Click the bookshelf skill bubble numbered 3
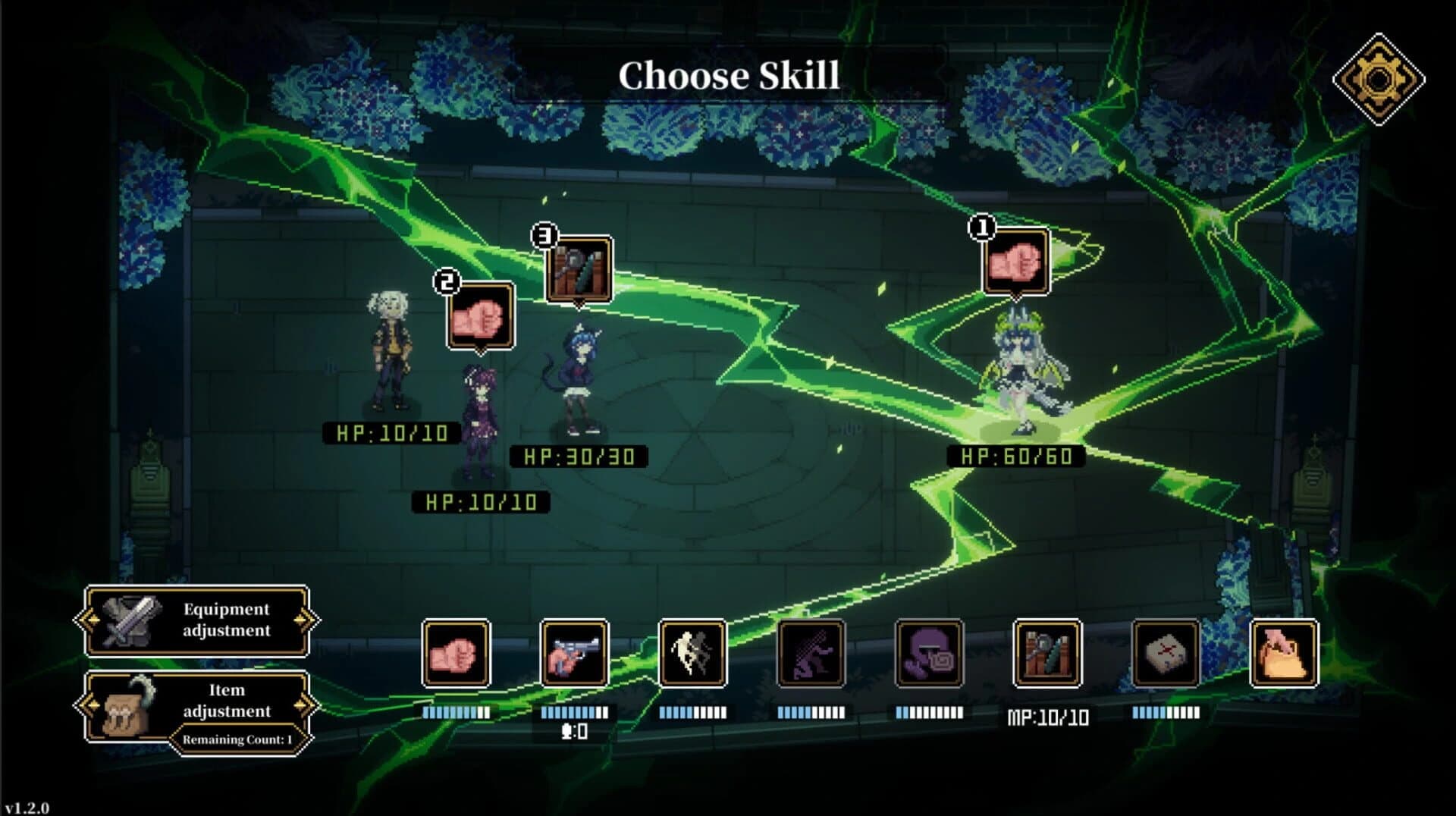Screen dimensions: 1456x816 point(579,269)
